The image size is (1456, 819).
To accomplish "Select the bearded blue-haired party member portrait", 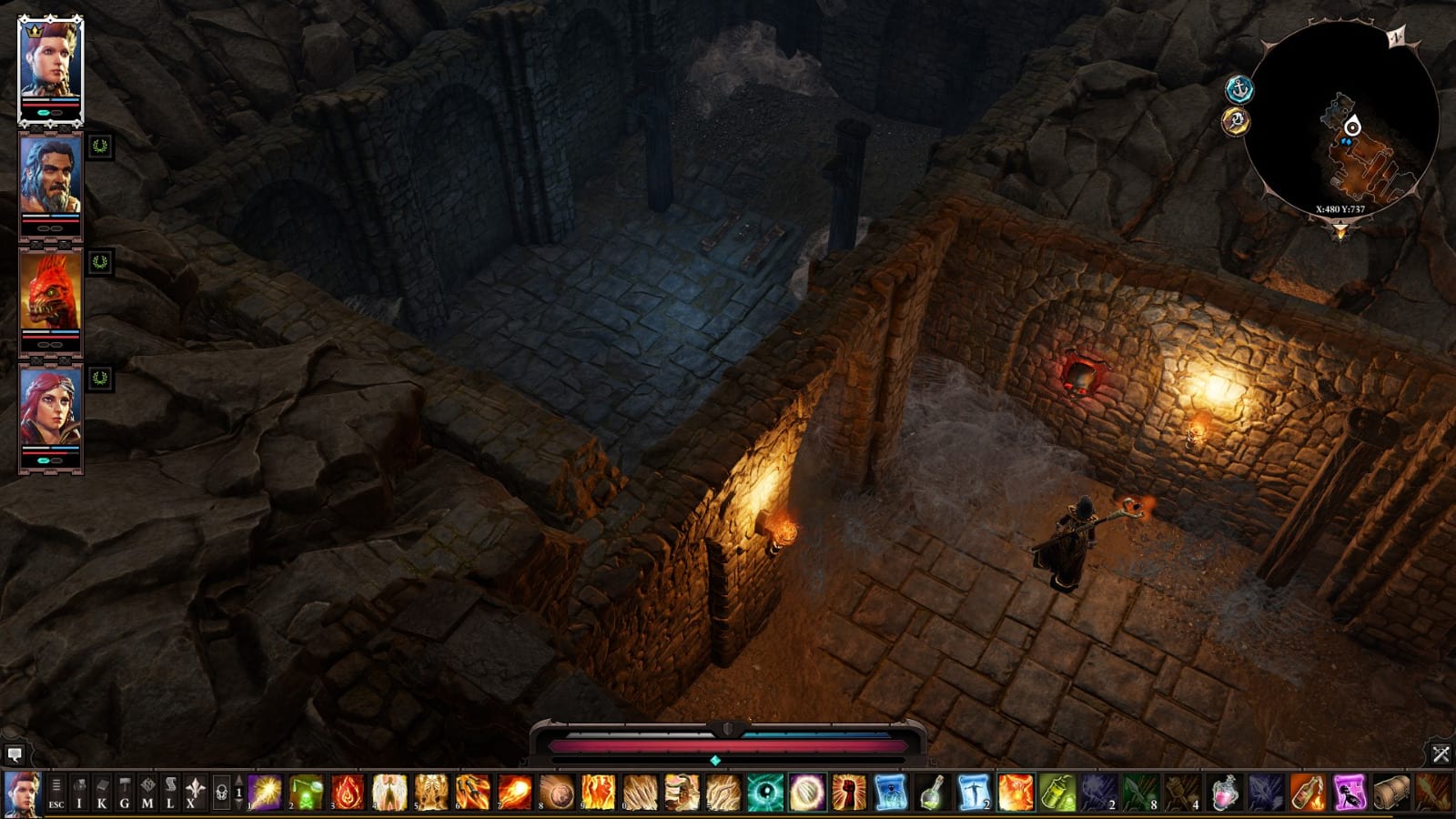I will click(51, 177).
